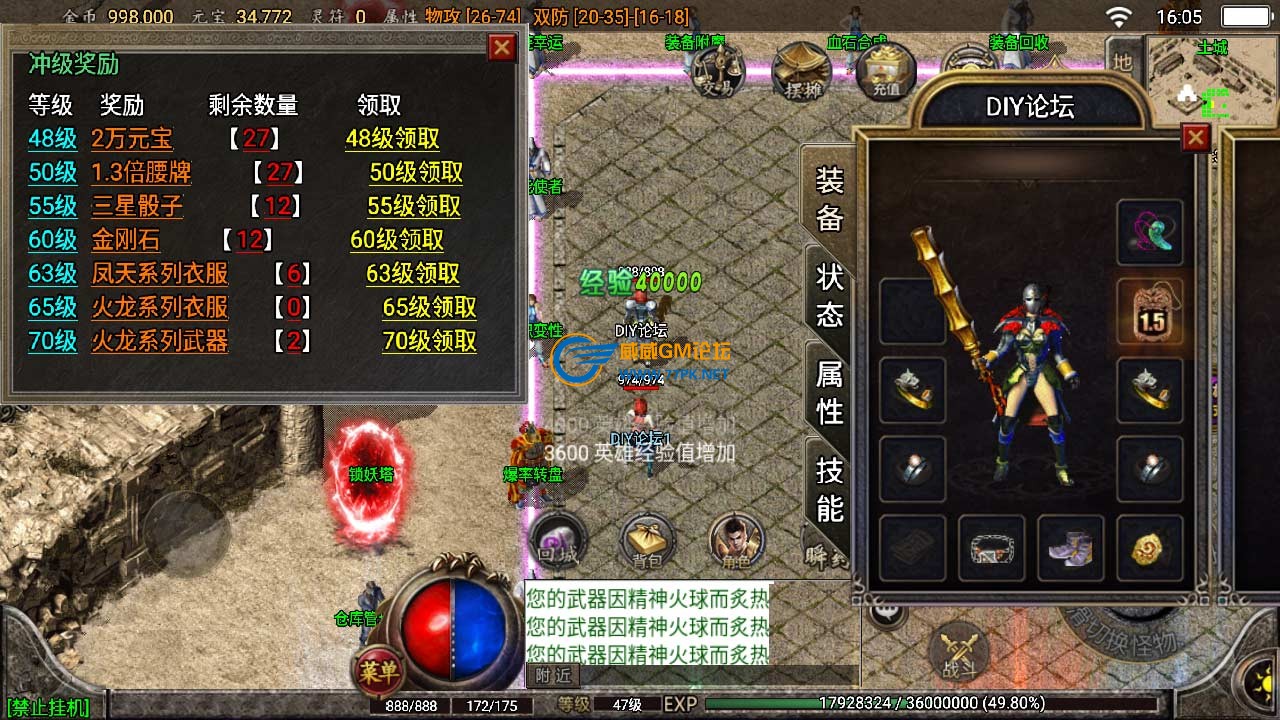
Task: Select the belt equipment slot
Action: 991,548
